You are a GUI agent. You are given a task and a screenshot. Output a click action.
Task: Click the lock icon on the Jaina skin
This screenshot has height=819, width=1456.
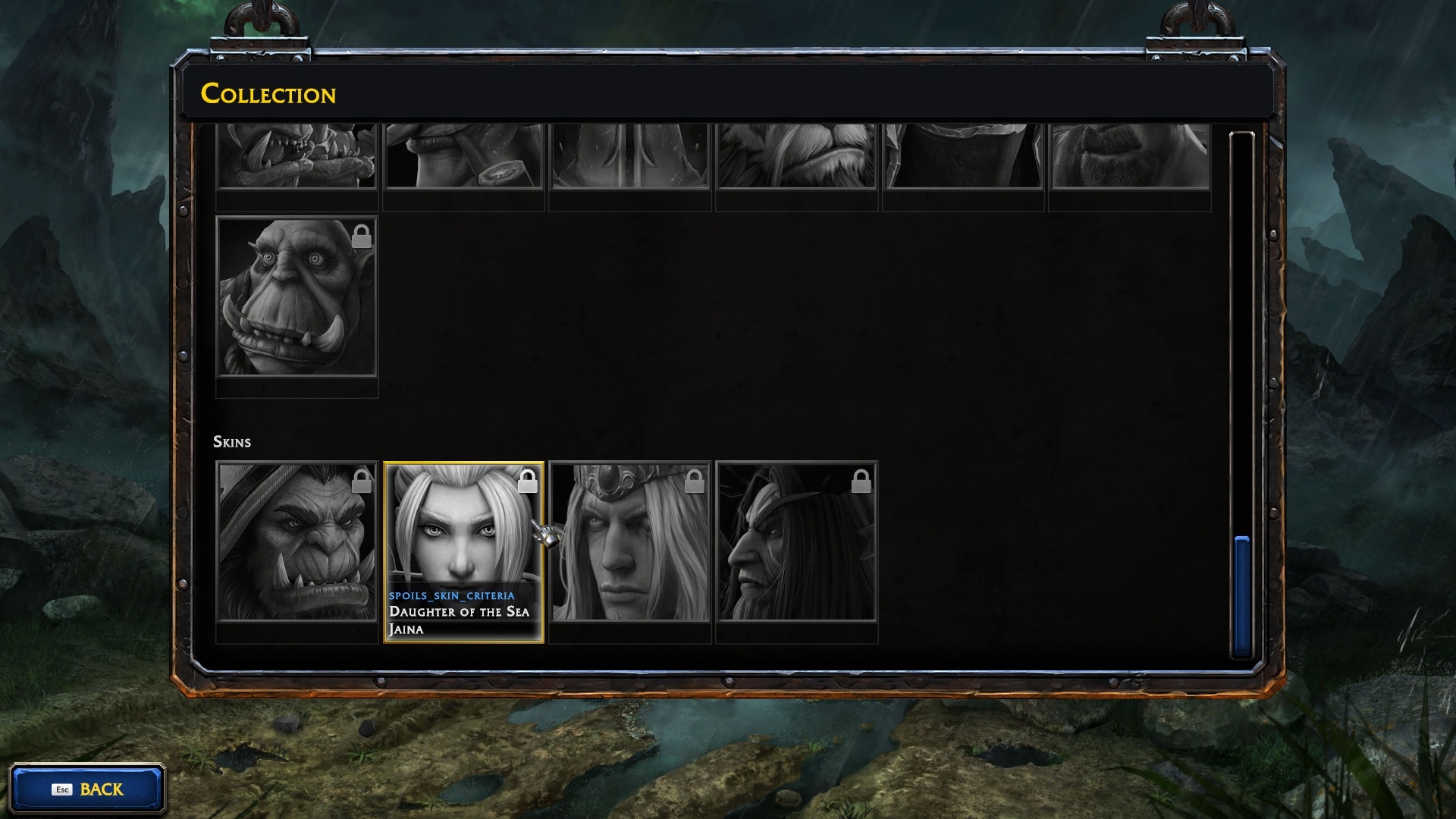(529, 481)
